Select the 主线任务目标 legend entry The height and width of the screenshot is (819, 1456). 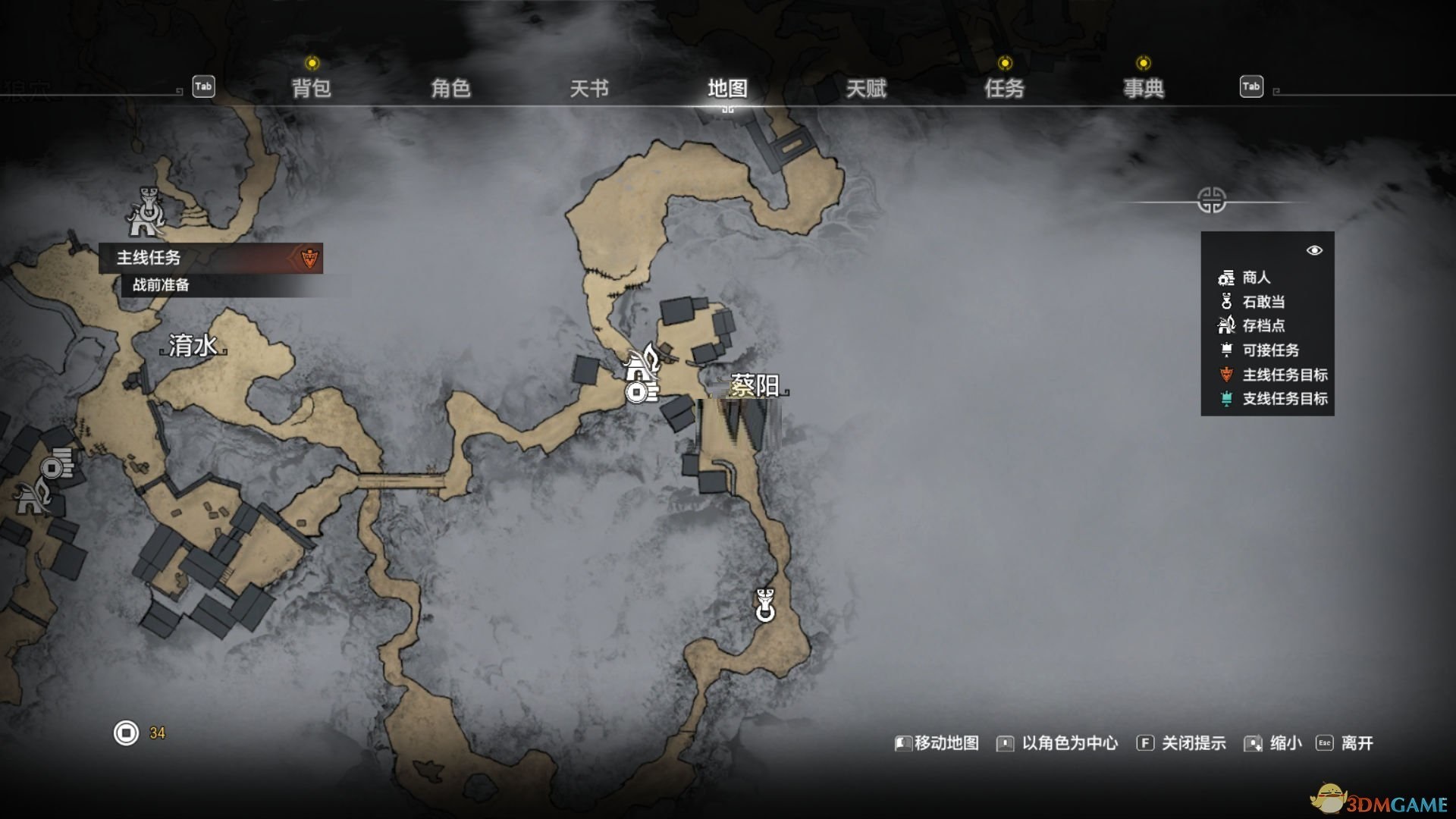click(x=1285, y=375)
